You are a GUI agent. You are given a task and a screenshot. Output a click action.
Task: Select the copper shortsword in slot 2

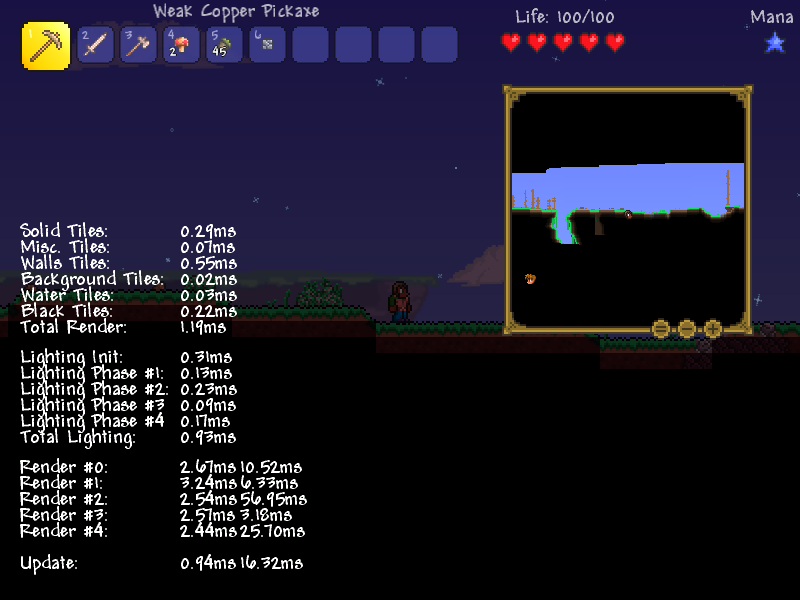(95, 45)
